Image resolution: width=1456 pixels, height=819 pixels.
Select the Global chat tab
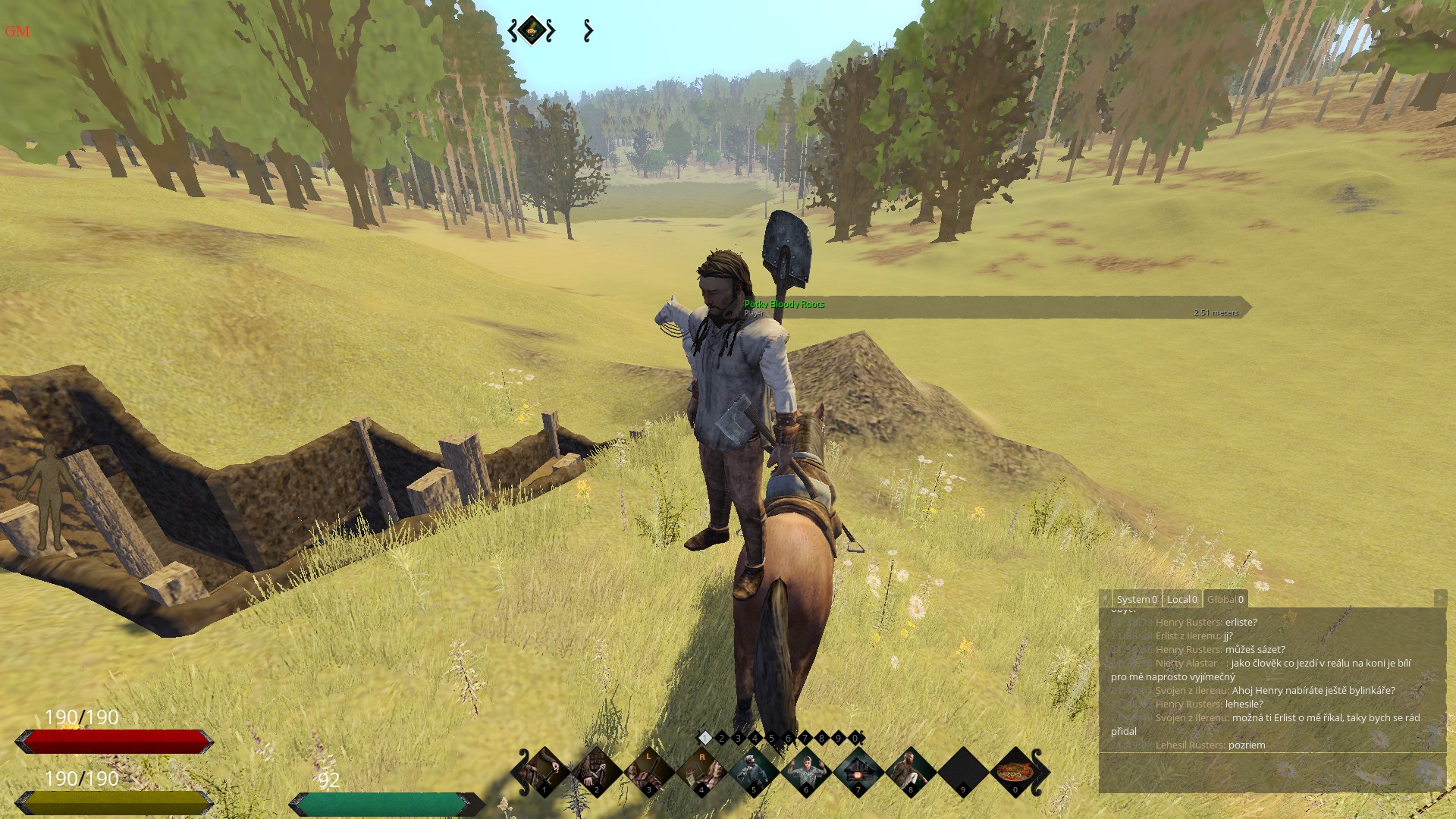(x=1225, y=599)
